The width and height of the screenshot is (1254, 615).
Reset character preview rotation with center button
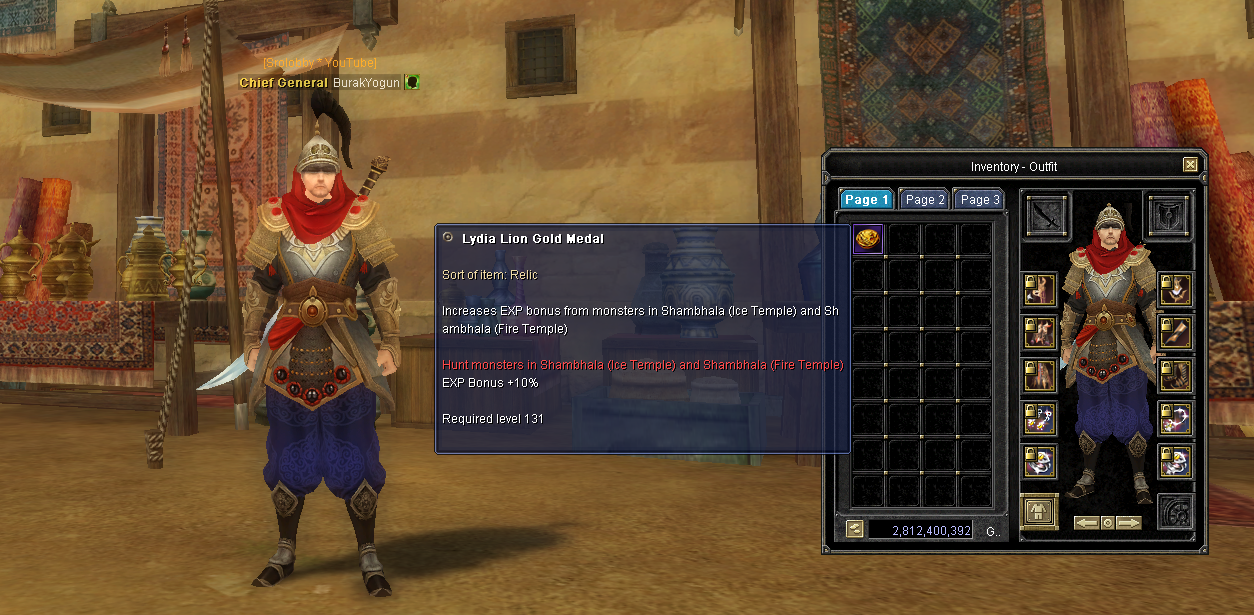(x=1107, y=523)
